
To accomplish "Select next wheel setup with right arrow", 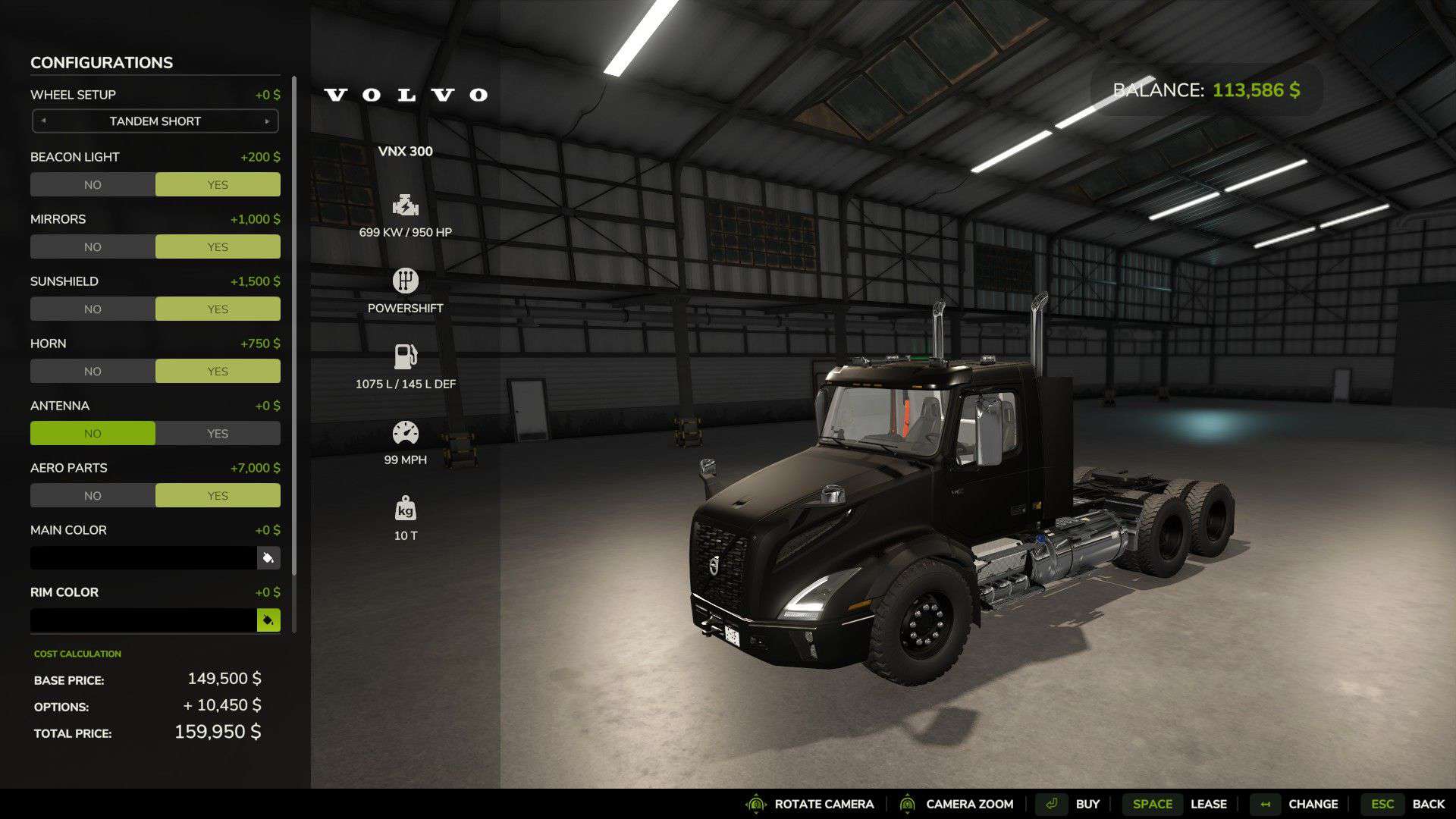I will (x=267, y=121).
